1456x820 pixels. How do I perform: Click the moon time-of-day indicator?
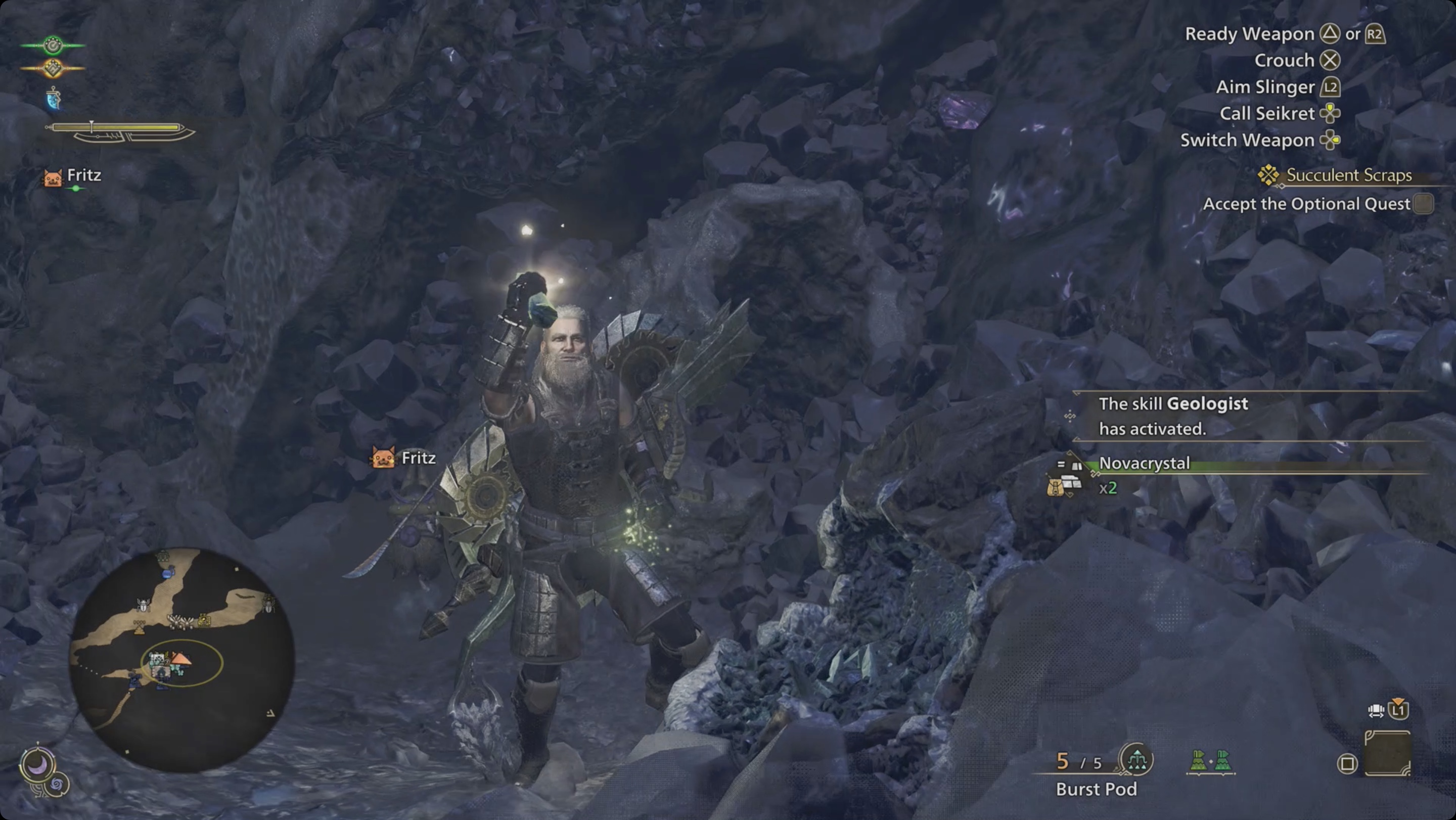37,765
